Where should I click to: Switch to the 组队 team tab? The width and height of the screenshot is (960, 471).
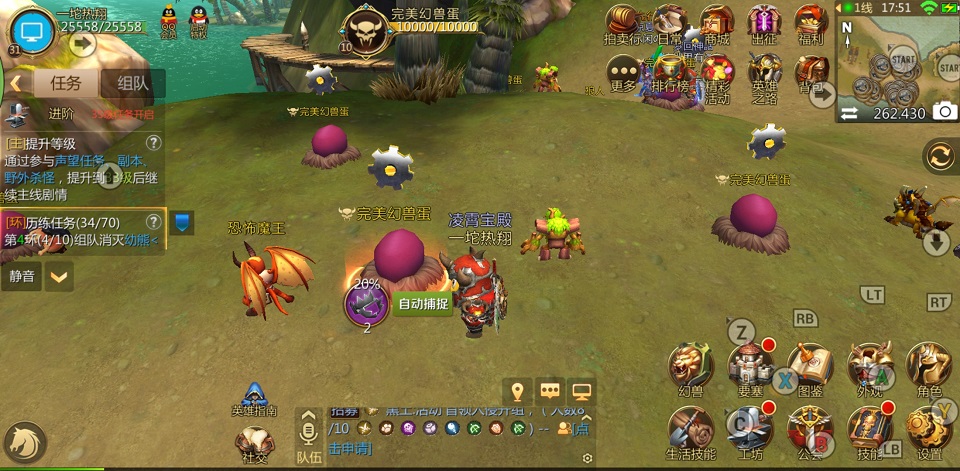[x=133, y=84]
